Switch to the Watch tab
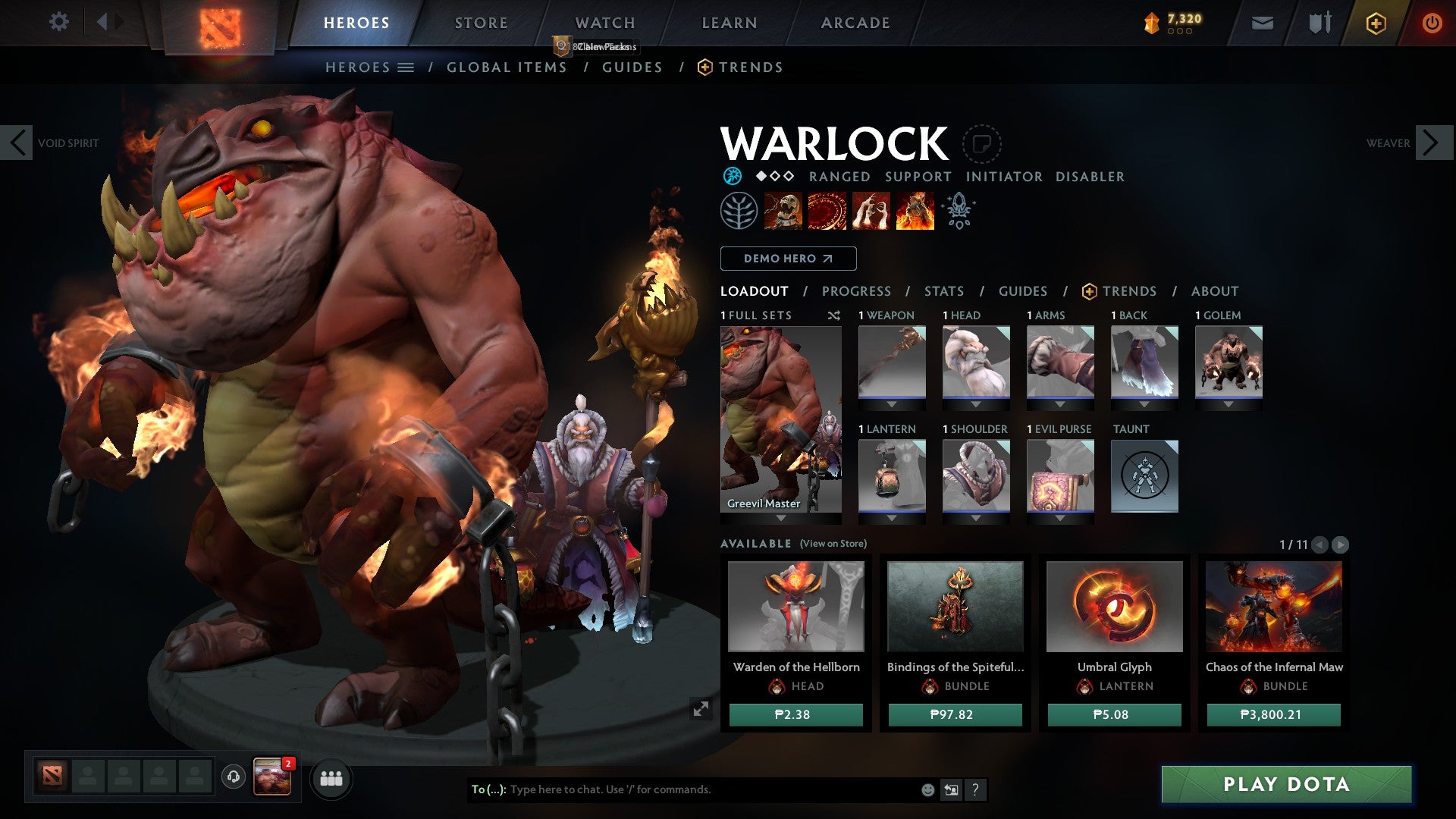The image size is (1456, 819). pyautogui.click(x=604, y=22)
